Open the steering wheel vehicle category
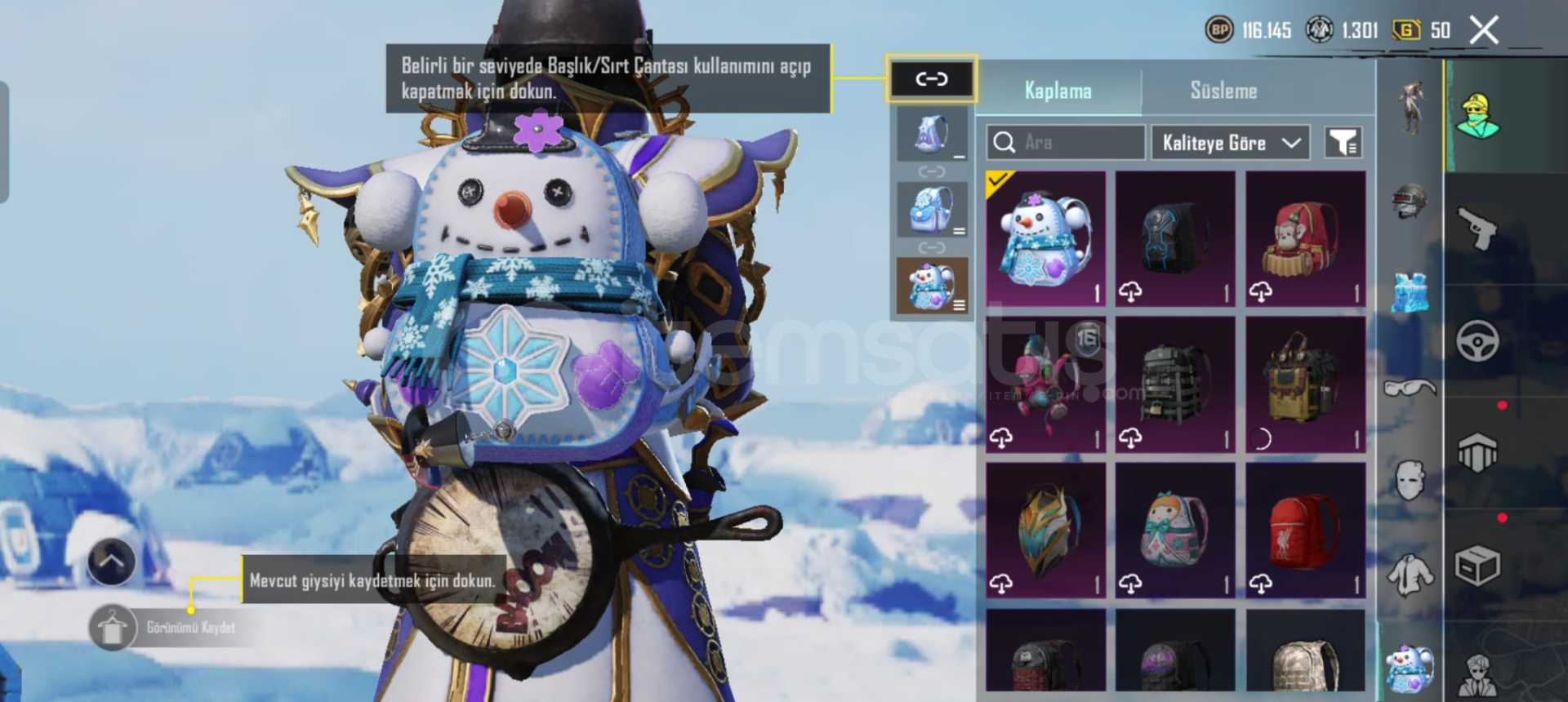This screenshot has width=1568, height=702. point(1478,341)
